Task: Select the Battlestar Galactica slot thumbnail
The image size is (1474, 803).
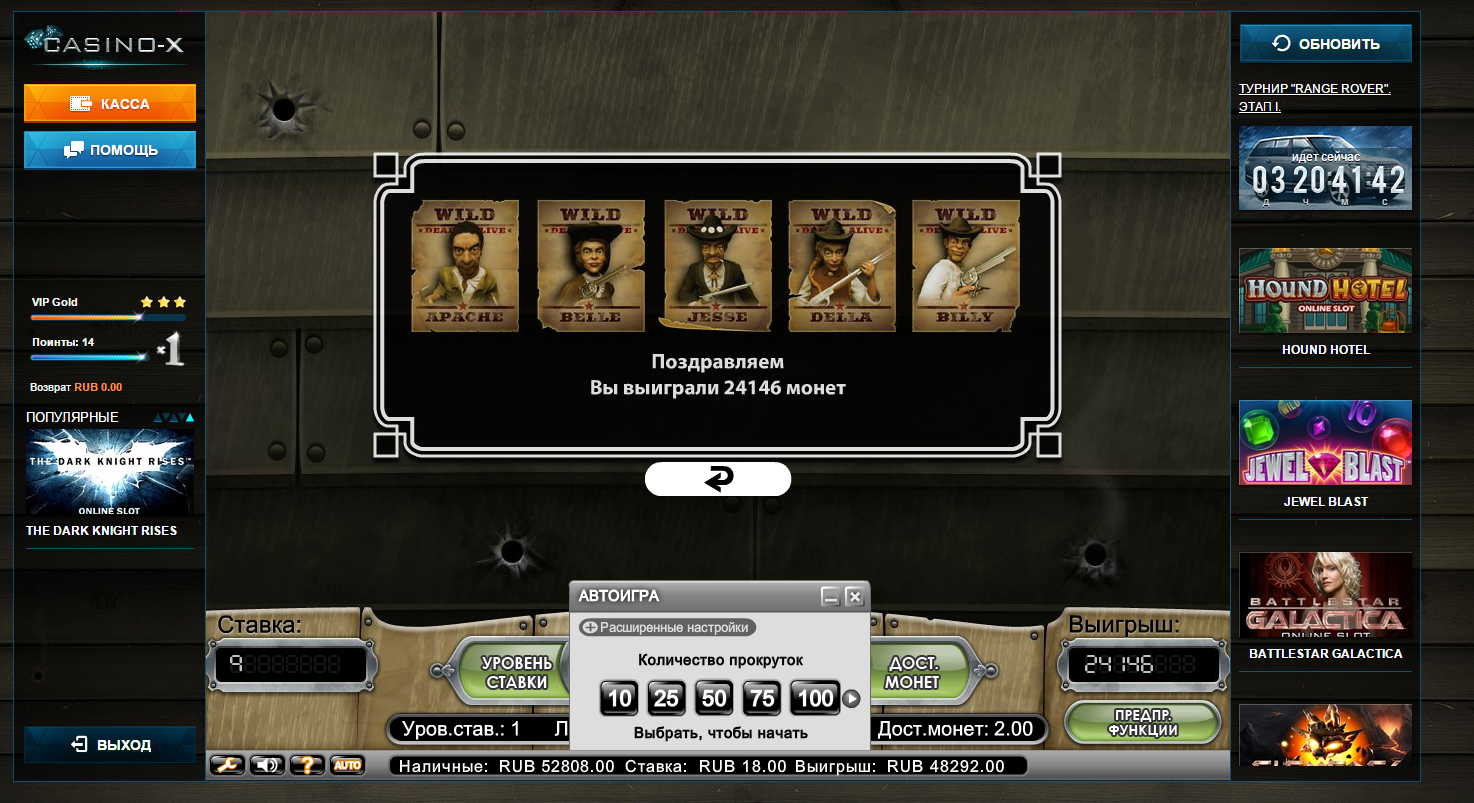Action: [x=1325, y=595]
